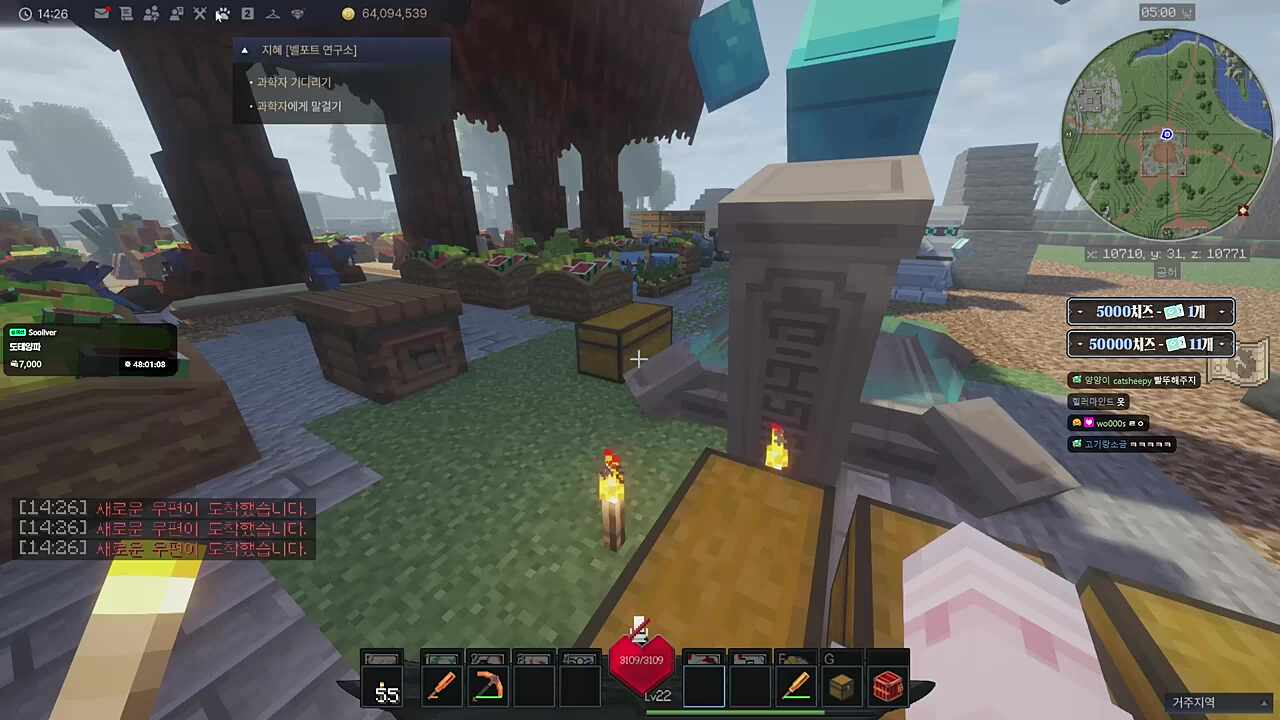Screen dimensions: 1280x720
Task: Open the shopping cart shop icon
Action: (x=126, y=14)
